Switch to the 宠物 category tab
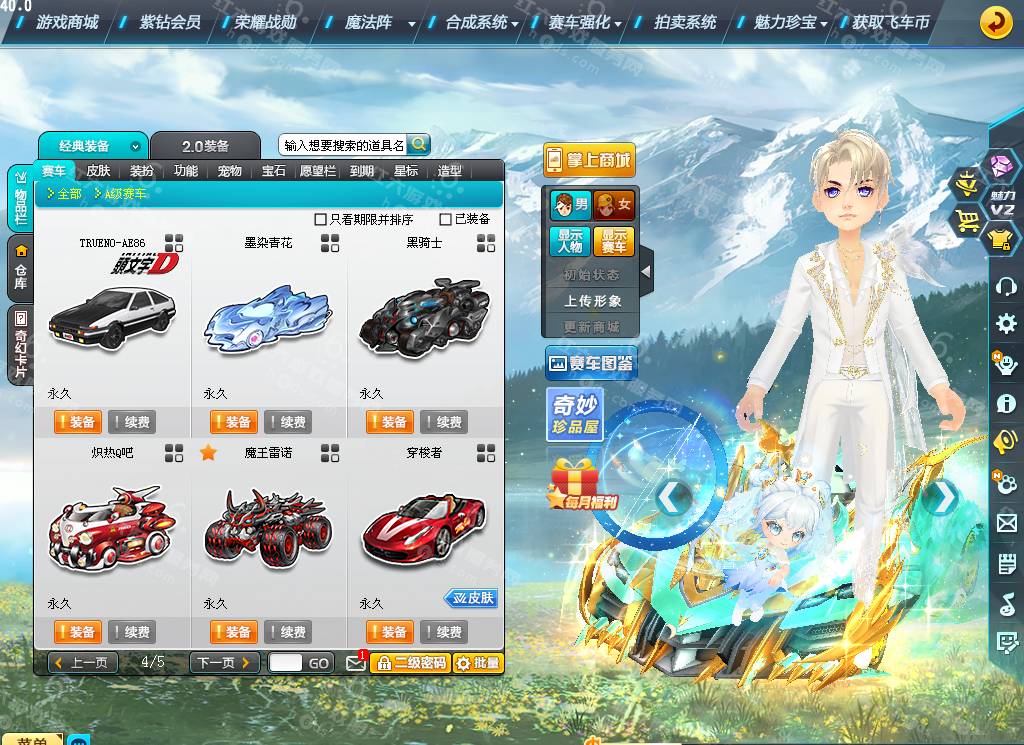 pyautogui.click(x=230, y=171)
